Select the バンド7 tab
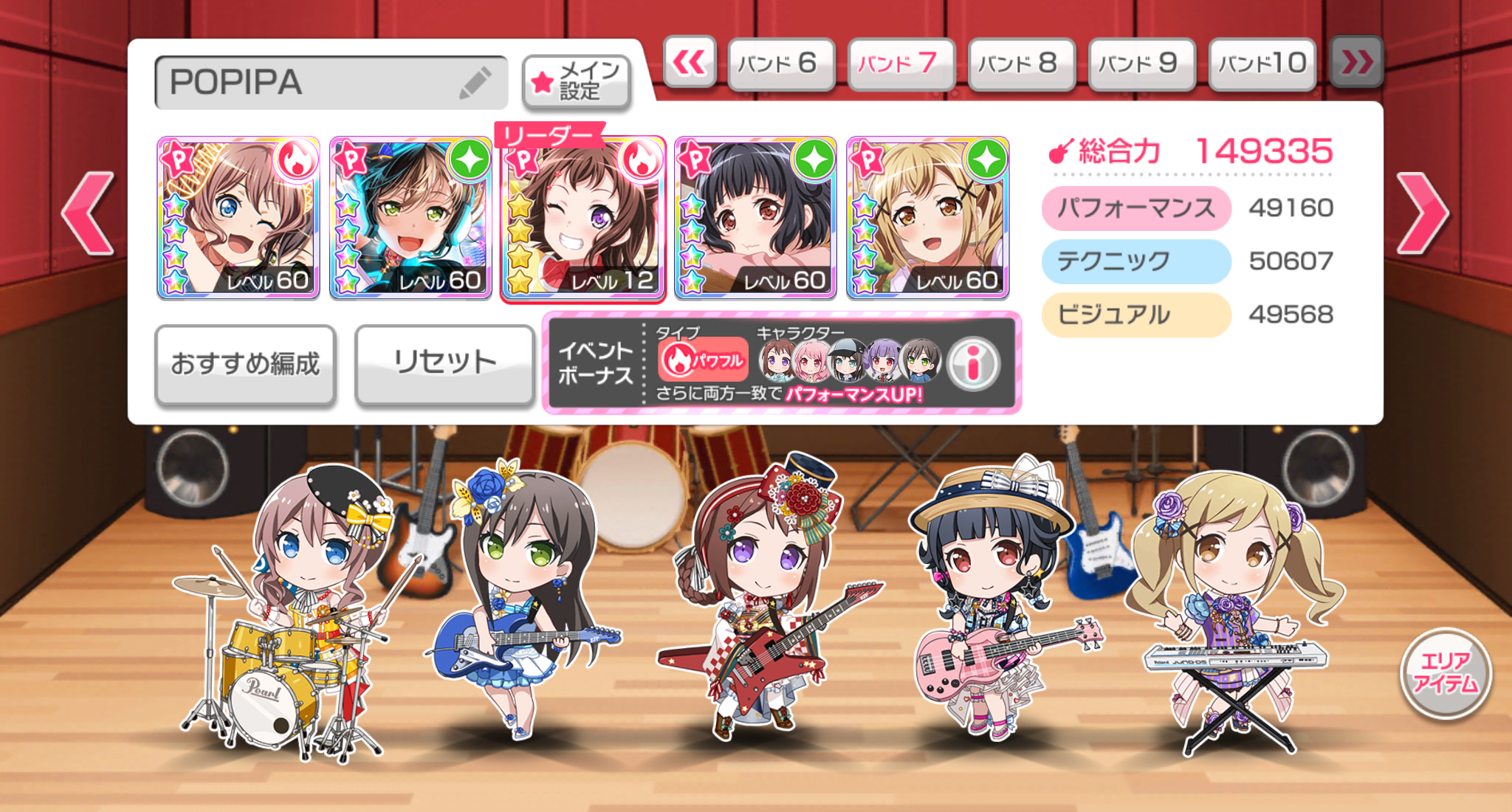 (x=901, y=63)
